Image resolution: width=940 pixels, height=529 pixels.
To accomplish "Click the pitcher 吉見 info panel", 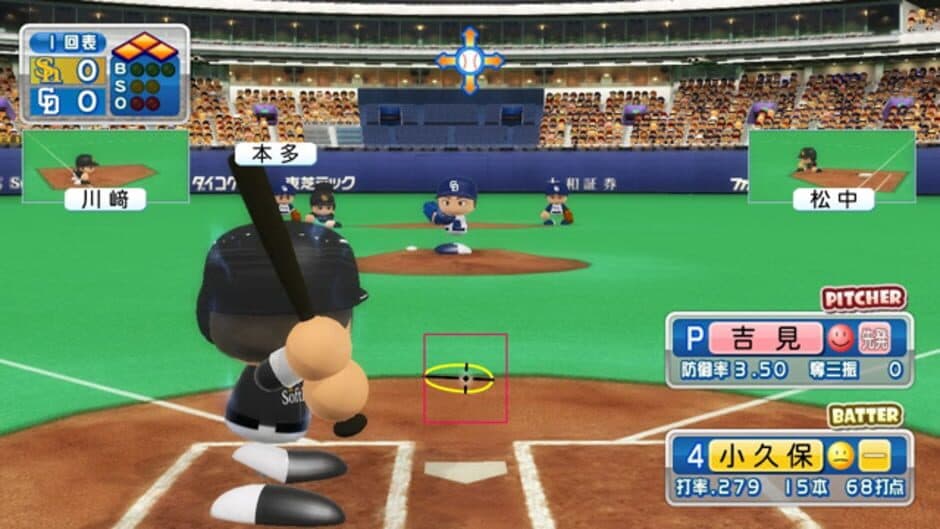I will pyautogui.click(x=788, y=349).
